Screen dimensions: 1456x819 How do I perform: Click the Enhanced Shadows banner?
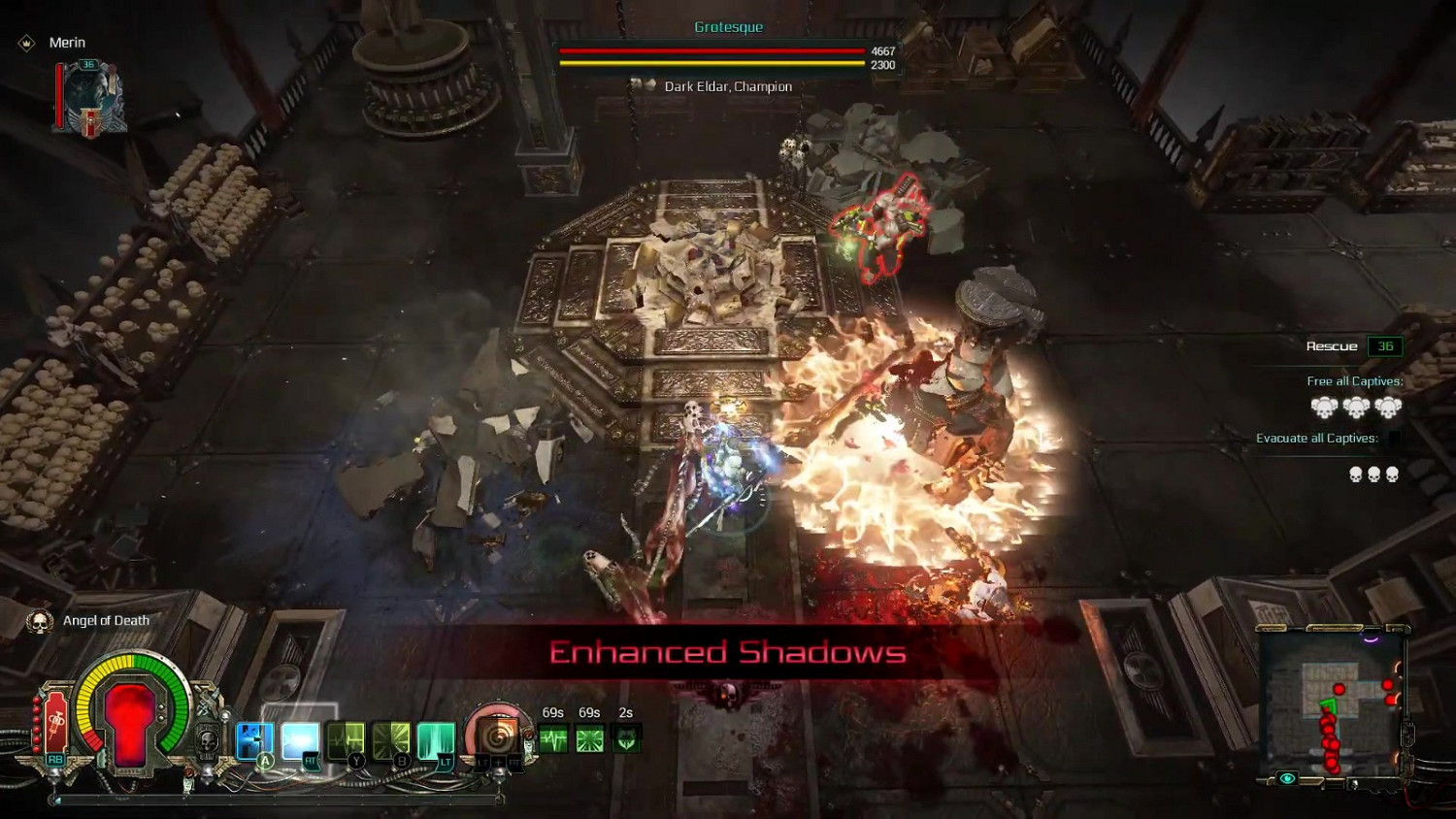coord(727,652)
